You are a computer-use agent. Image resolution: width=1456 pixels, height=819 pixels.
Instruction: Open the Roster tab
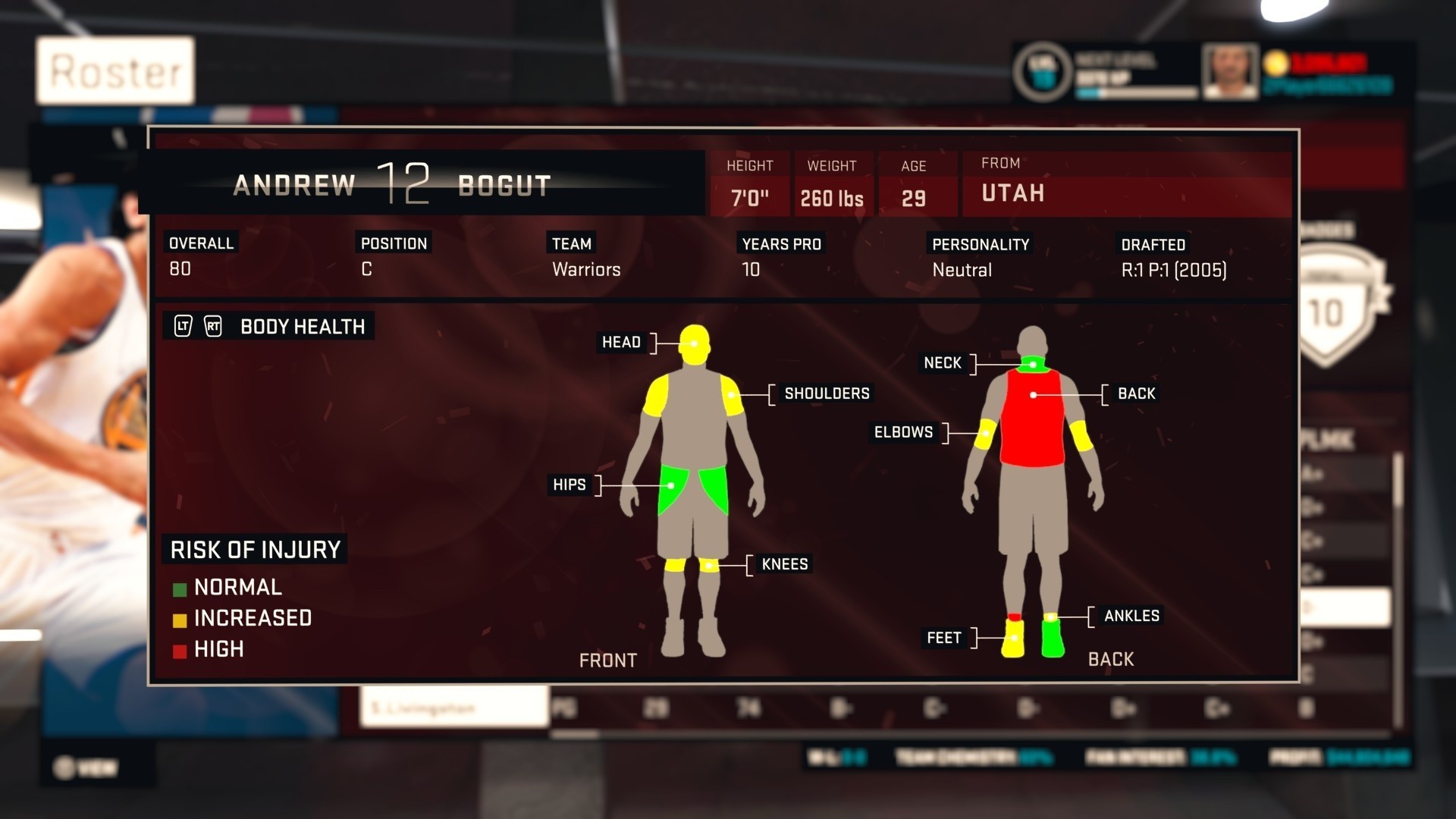point(115,71)
